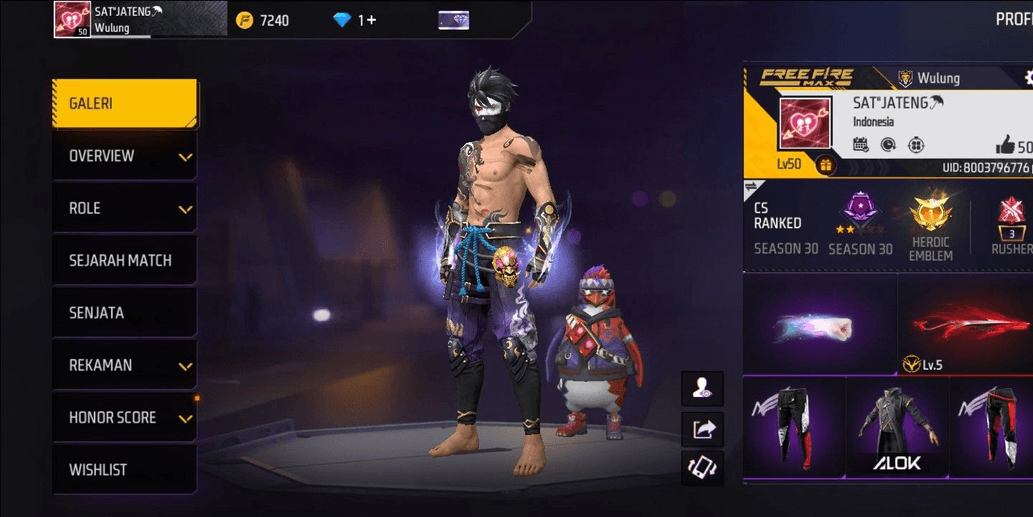Expand the Overview section
This screenshot has height=517, width=1033.
tap(124, 156)
